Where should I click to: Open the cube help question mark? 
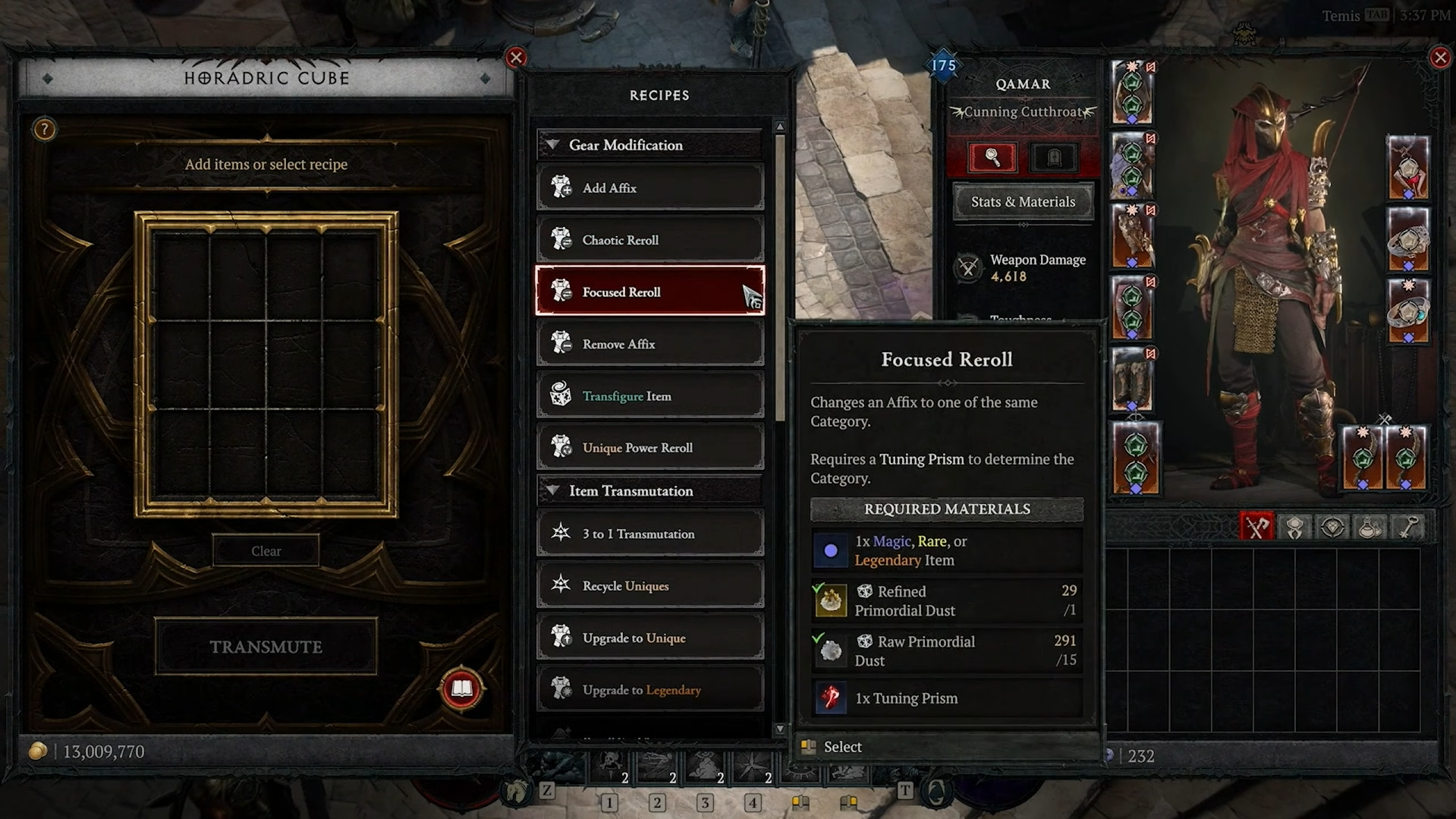[45, 130]
